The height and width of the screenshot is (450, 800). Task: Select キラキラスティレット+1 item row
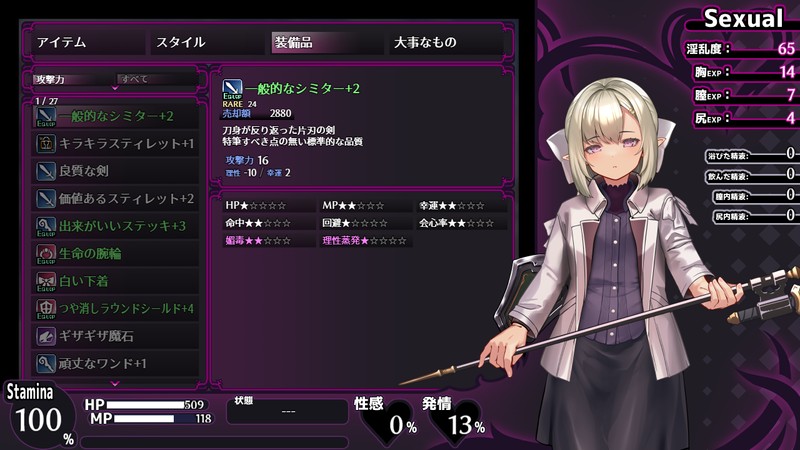(x=116, y=144)
